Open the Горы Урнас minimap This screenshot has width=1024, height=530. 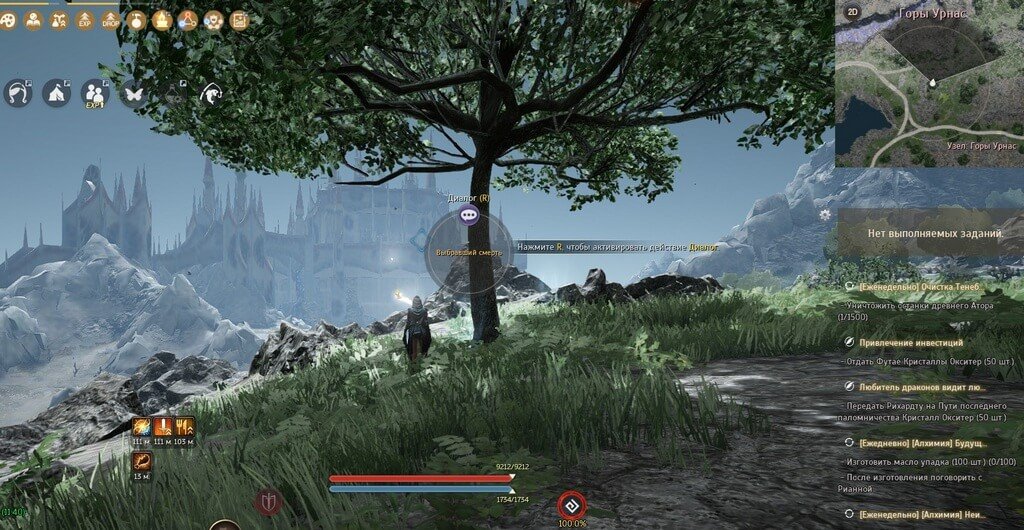click(929, 83)
